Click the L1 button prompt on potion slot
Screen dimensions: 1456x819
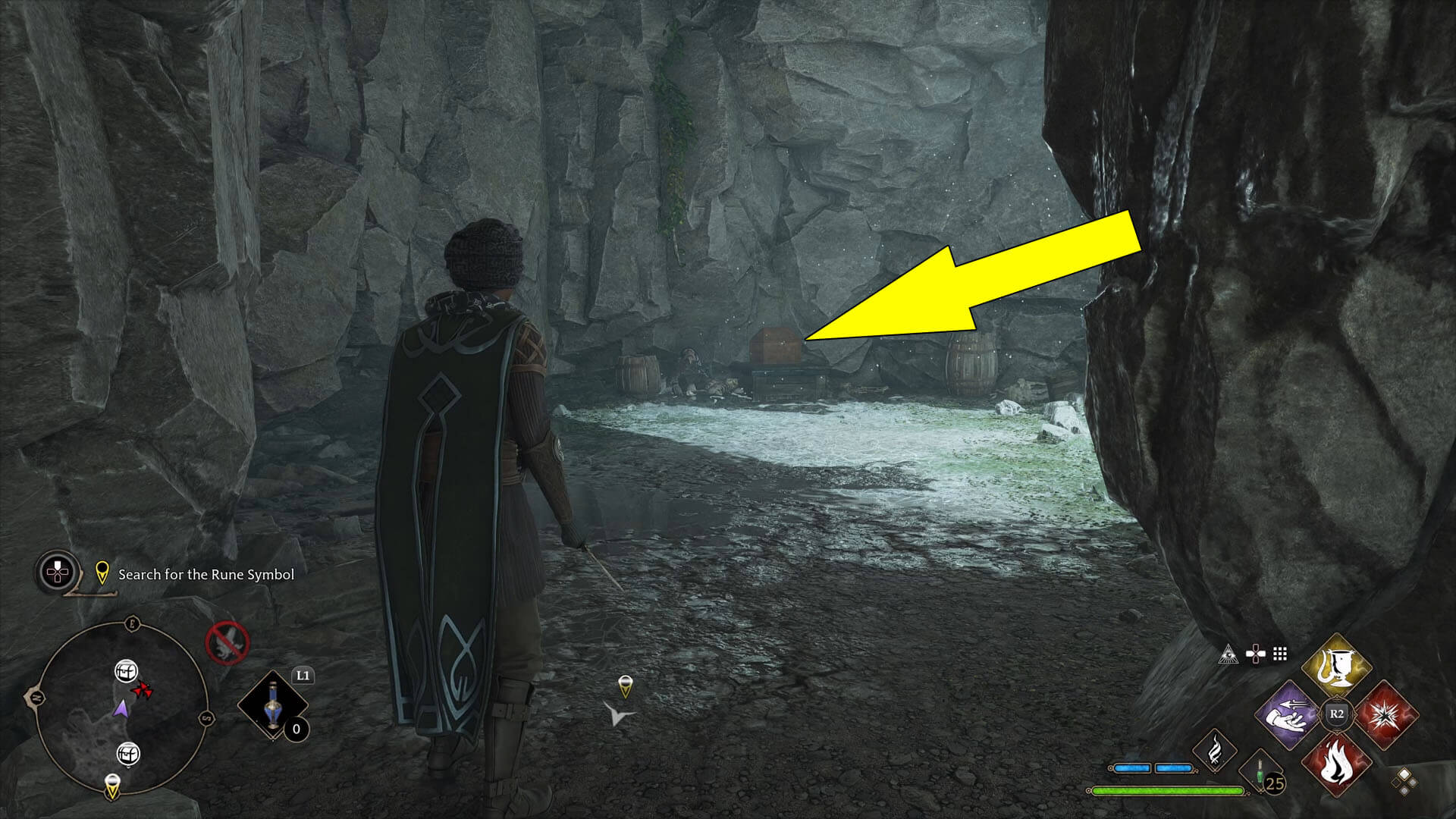tap(303, 676)
